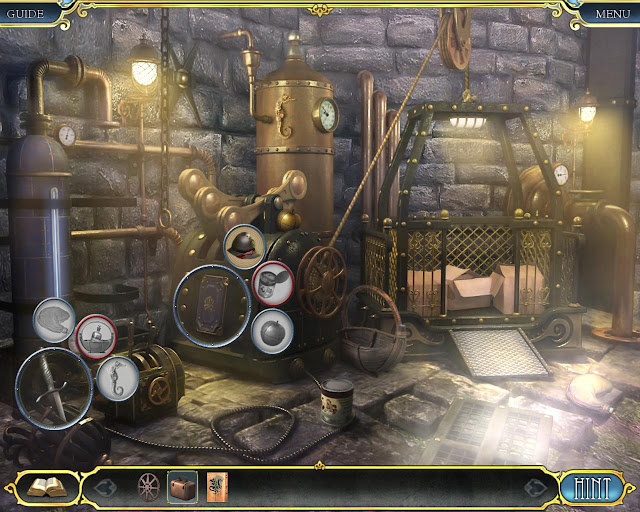The image size is (640, 512).
Task: Select the red-ringed boat bubble
Action: [x=95, y=336]
